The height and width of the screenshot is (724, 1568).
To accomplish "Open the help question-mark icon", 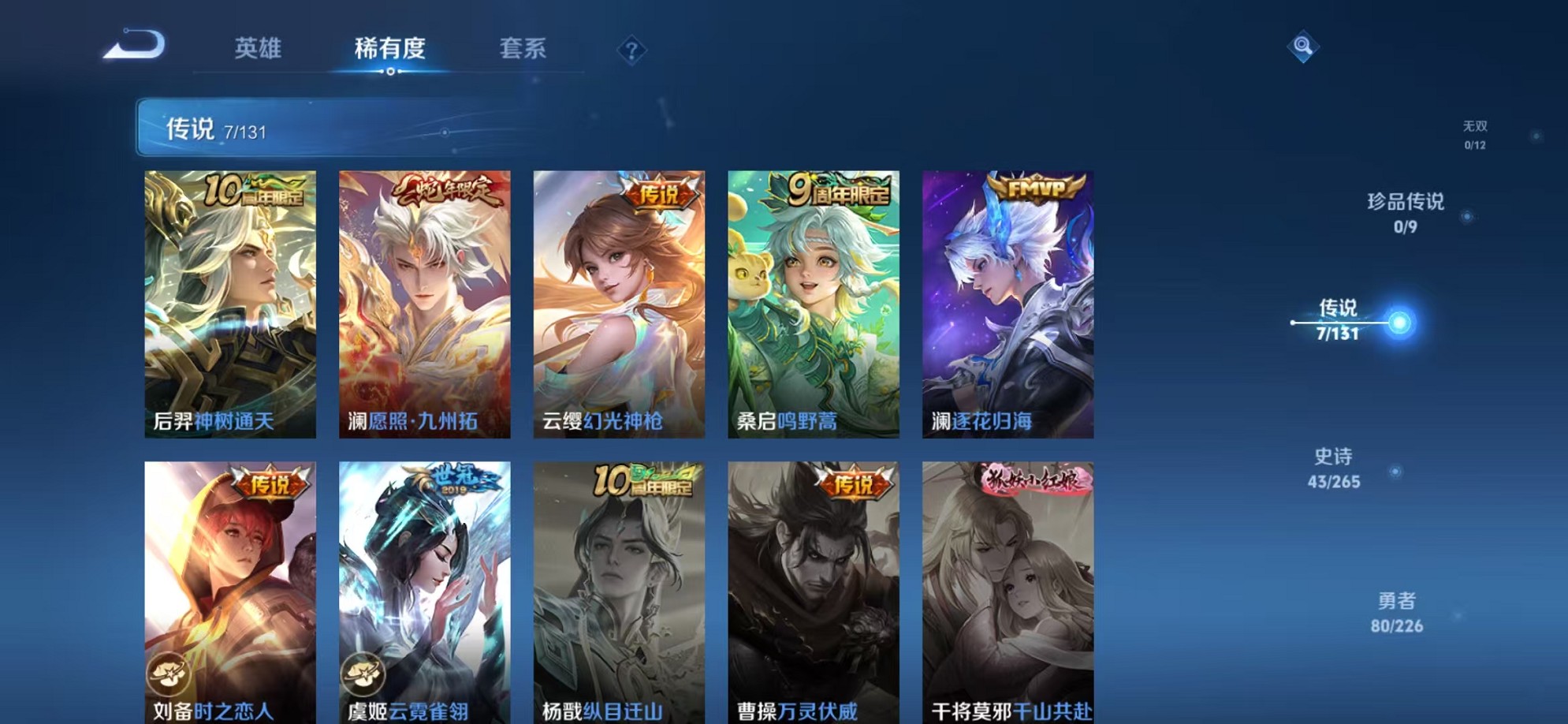I will click(631, 51).
